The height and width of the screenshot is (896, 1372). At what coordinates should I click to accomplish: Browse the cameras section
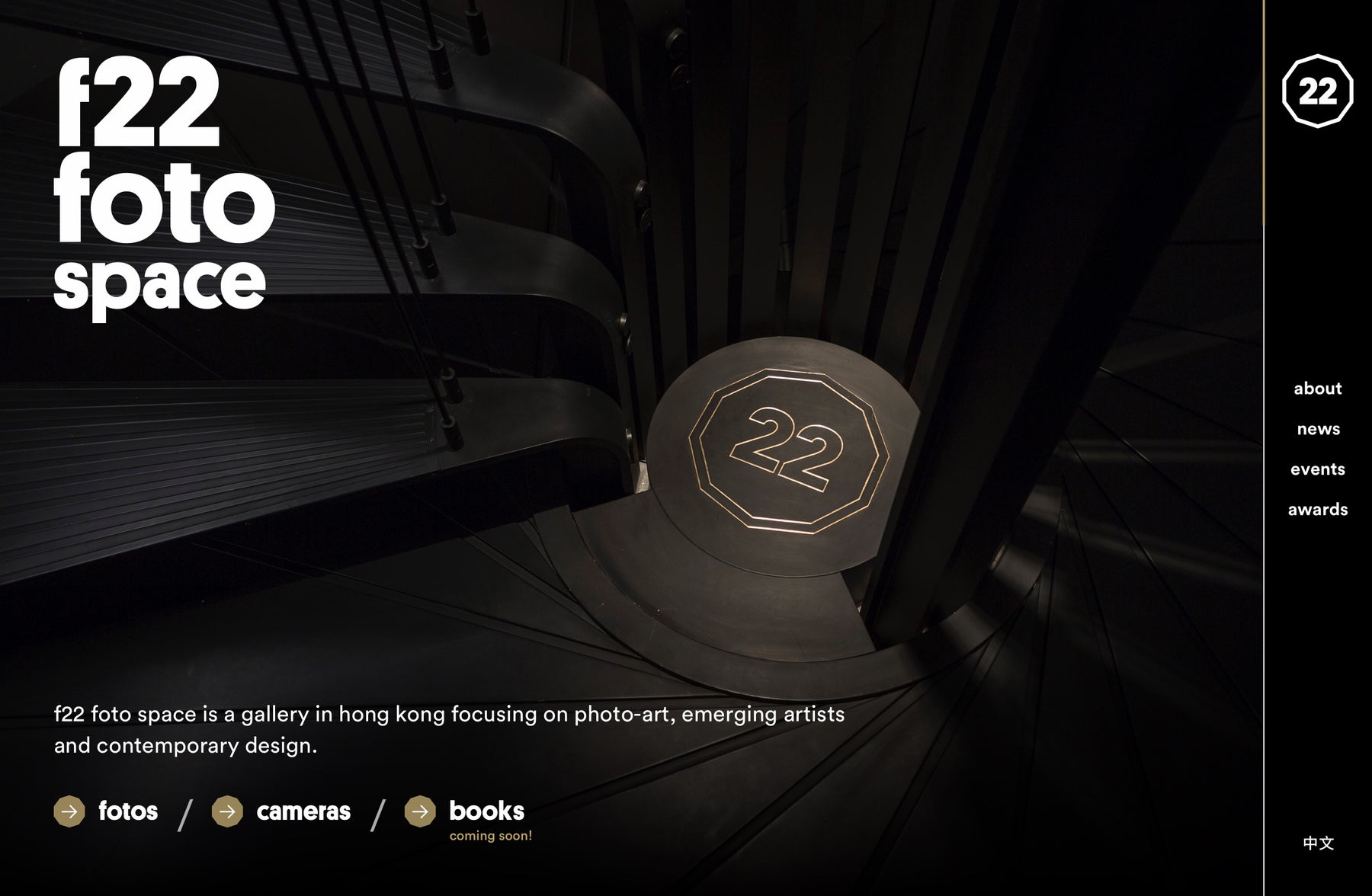click(303, 811)
